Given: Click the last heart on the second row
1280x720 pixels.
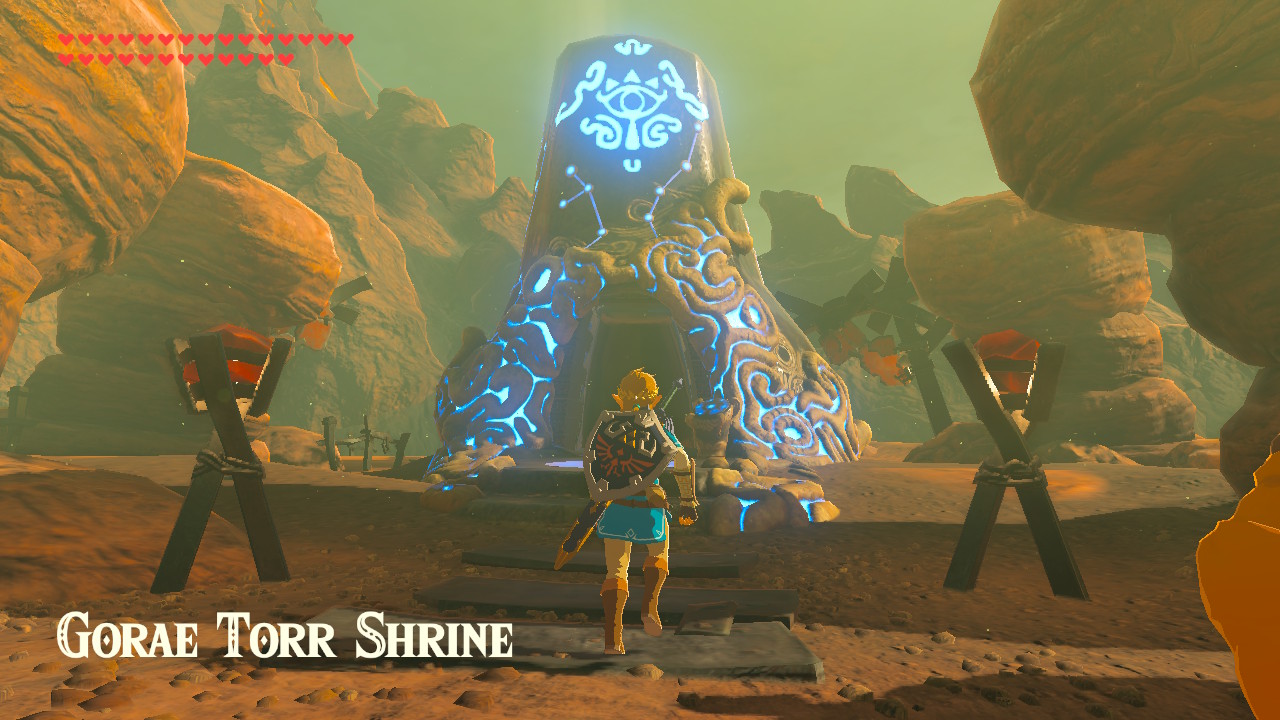Looking at the screenshot, I should point(286,57).
